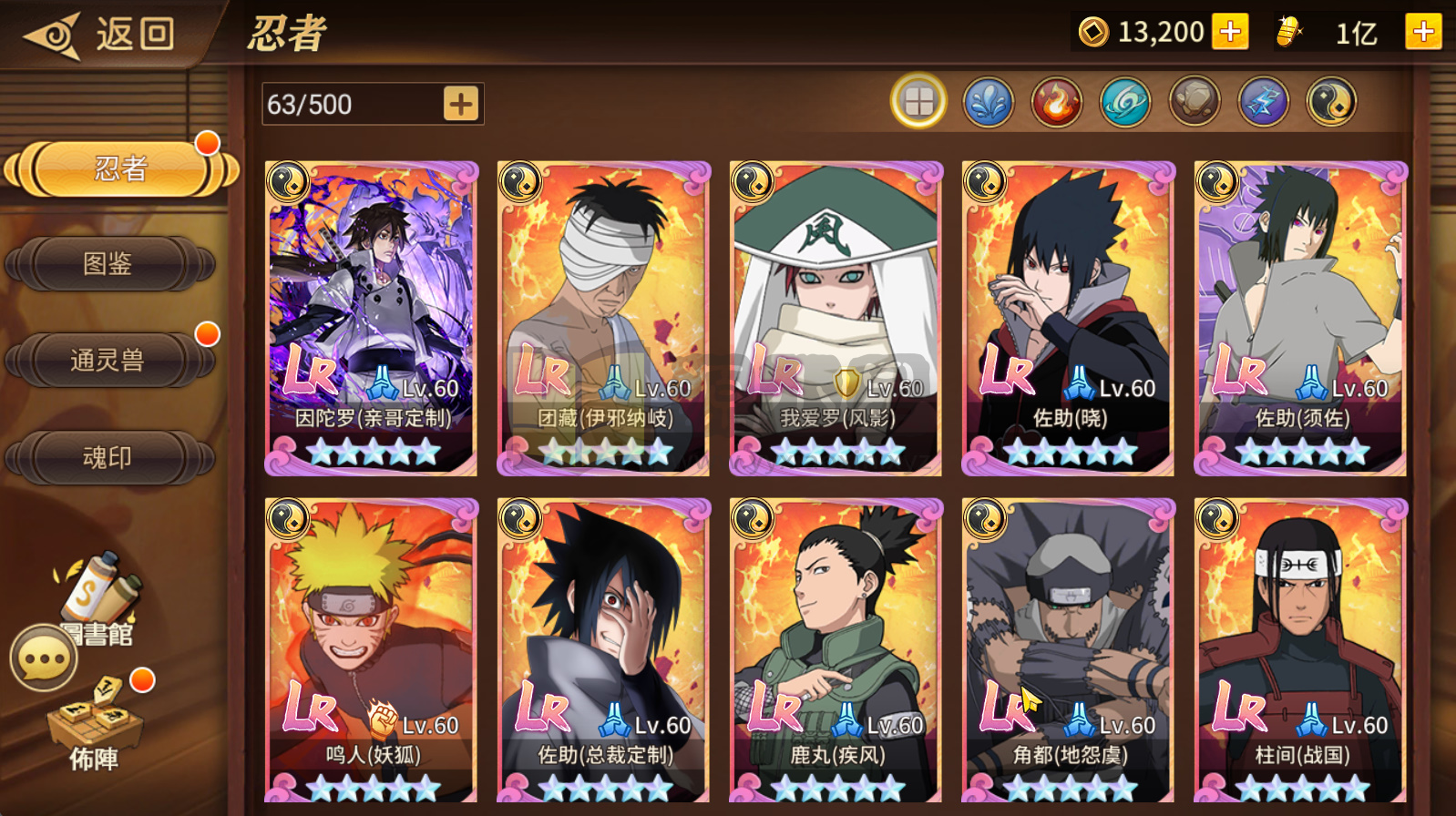The width and height of the screenshot is (1456, 816).
Task: Open the 我爱罗(风影) ninja card
Action: (836, 319)
